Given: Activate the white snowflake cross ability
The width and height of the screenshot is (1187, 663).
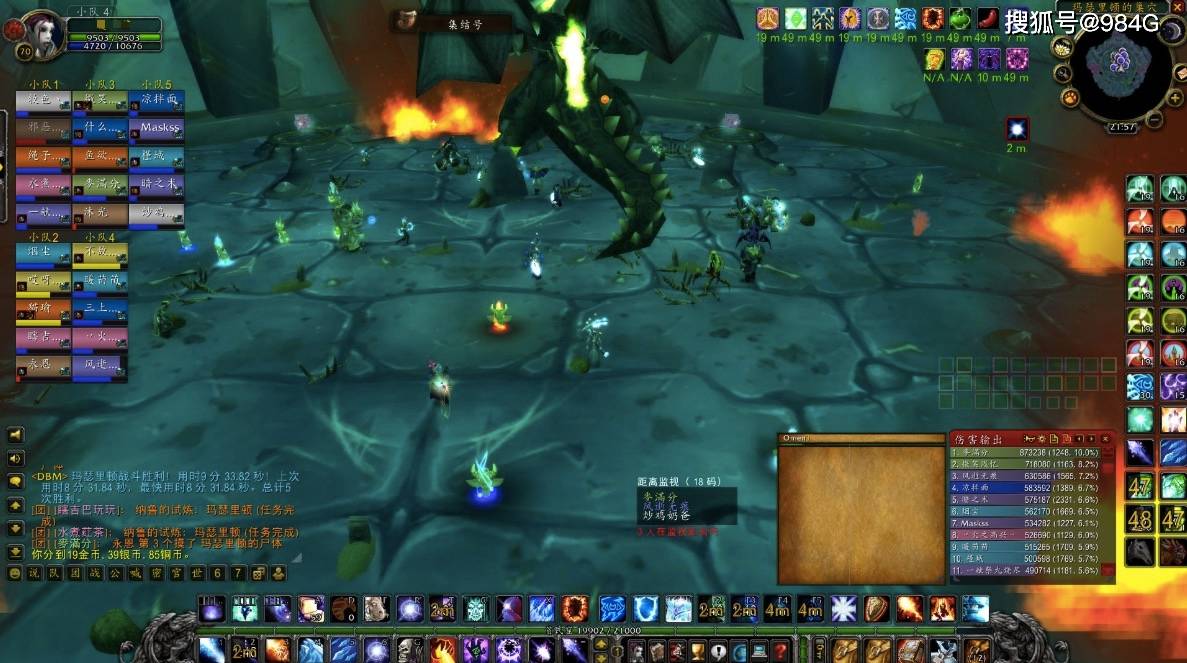Looking at the screenshot, I should point(844,608).
